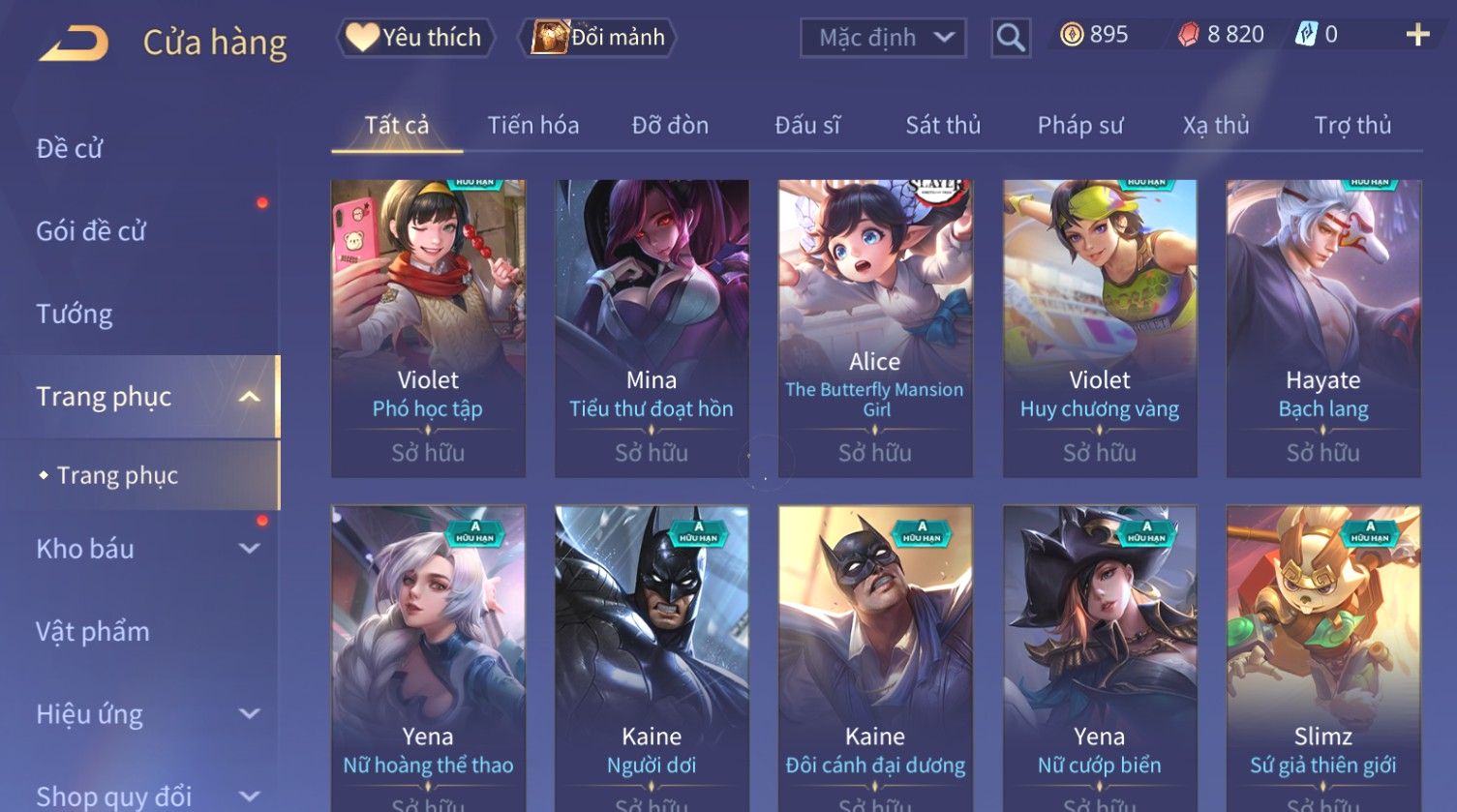Click the magnifying glass search button
Viewport: 1457px width, 812px height.
tap(1010, 38)
